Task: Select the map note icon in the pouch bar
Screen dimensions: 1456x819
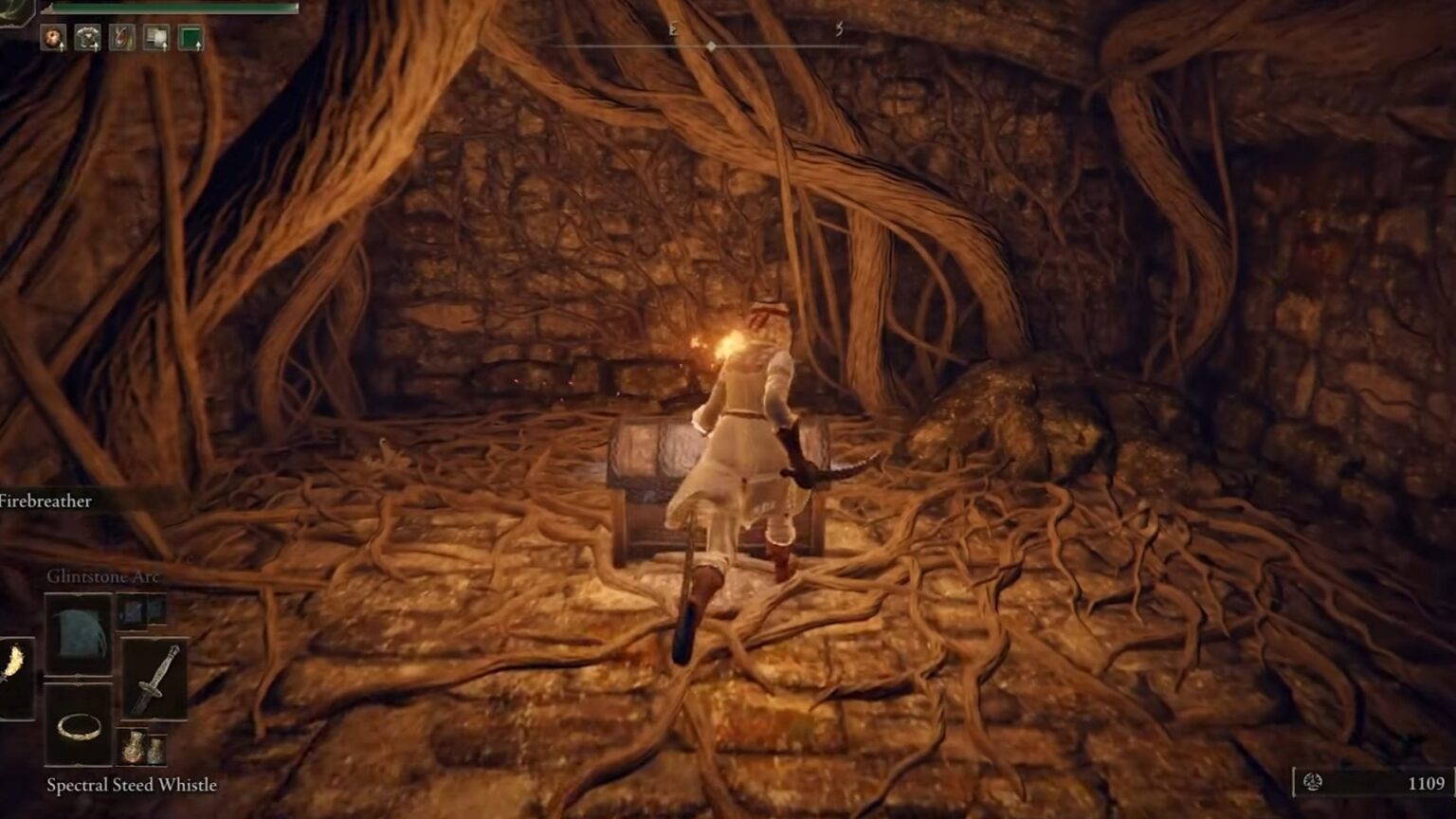Action: click(x=155, y=37)
